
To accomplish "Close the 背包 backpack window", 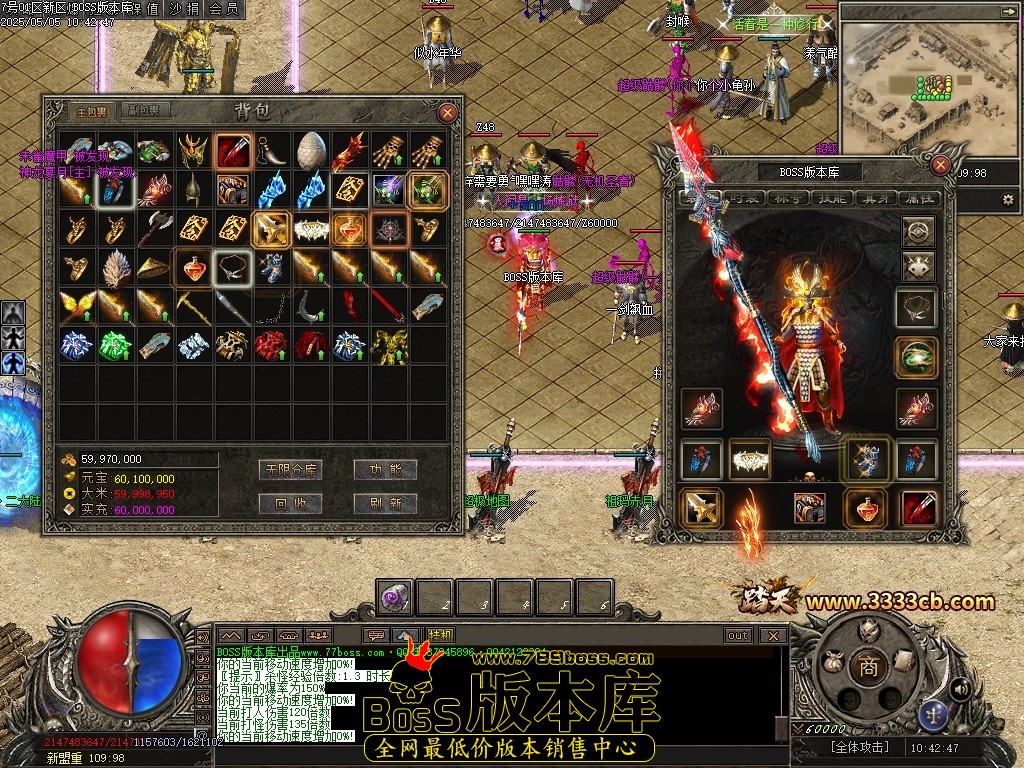I will (448, 113).
